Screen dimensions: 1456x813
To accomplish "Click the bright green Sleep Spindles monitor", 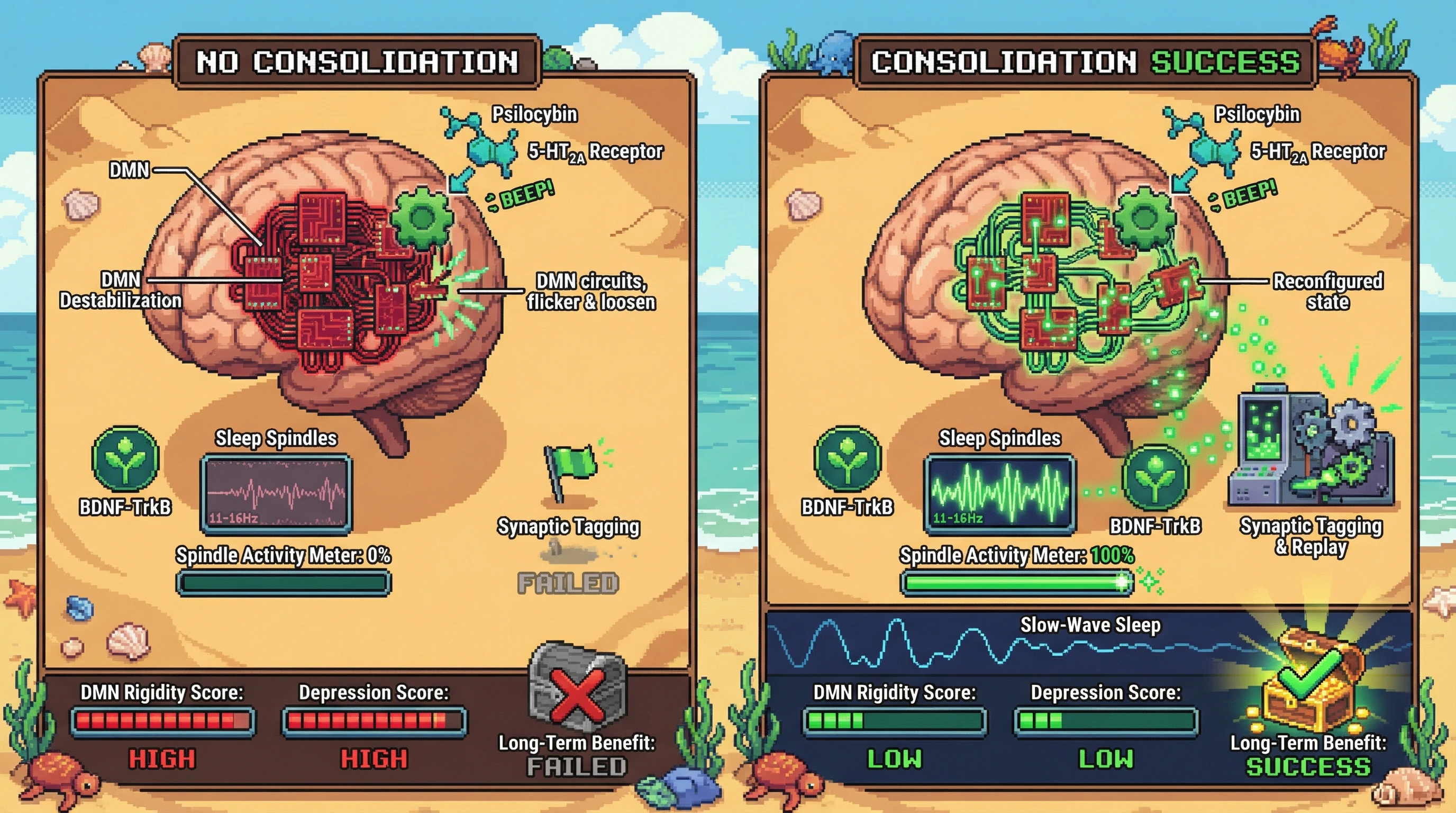I will [999, 493].
